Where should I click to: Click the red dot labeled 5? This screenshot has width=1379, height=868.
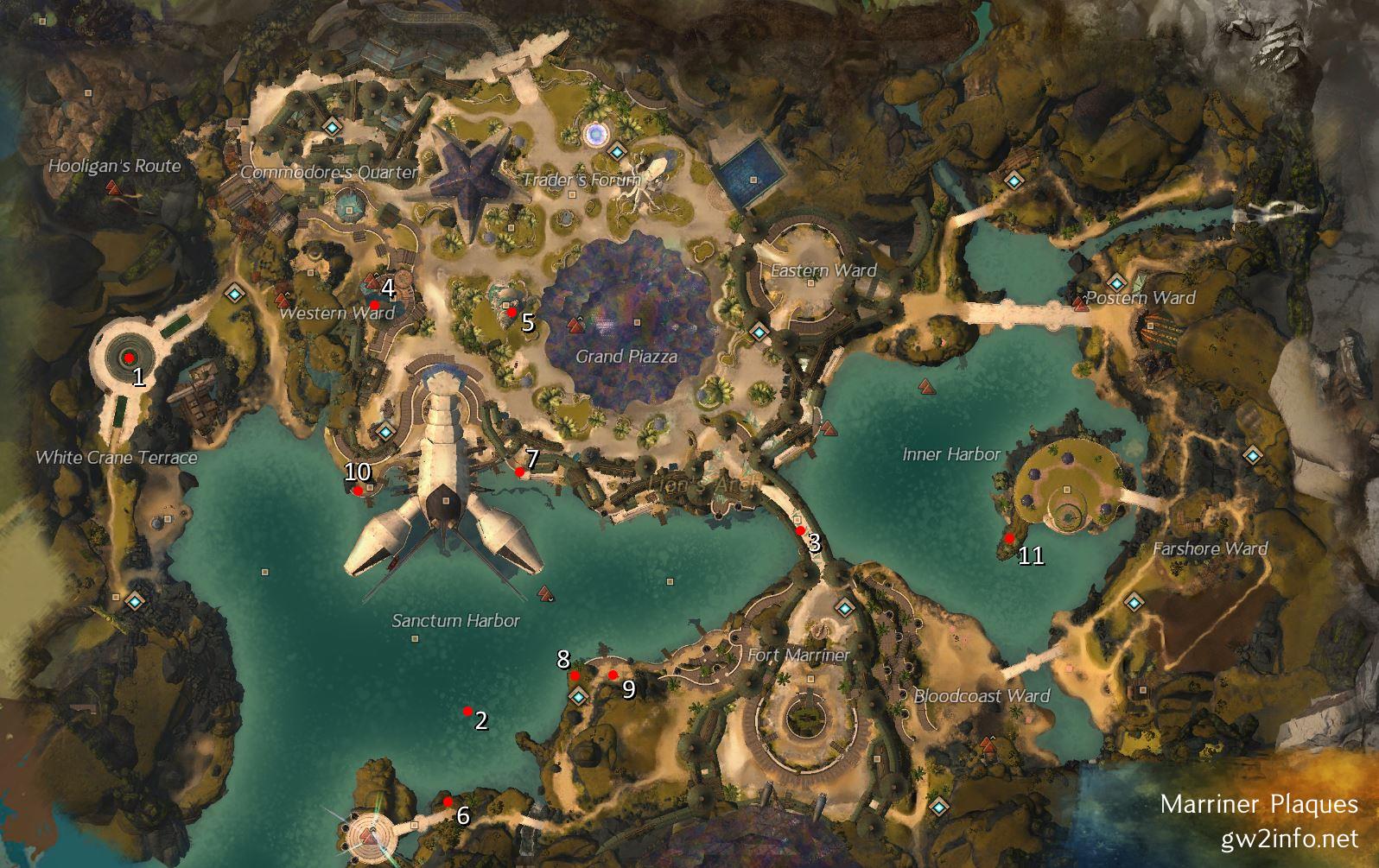point(512,312)
